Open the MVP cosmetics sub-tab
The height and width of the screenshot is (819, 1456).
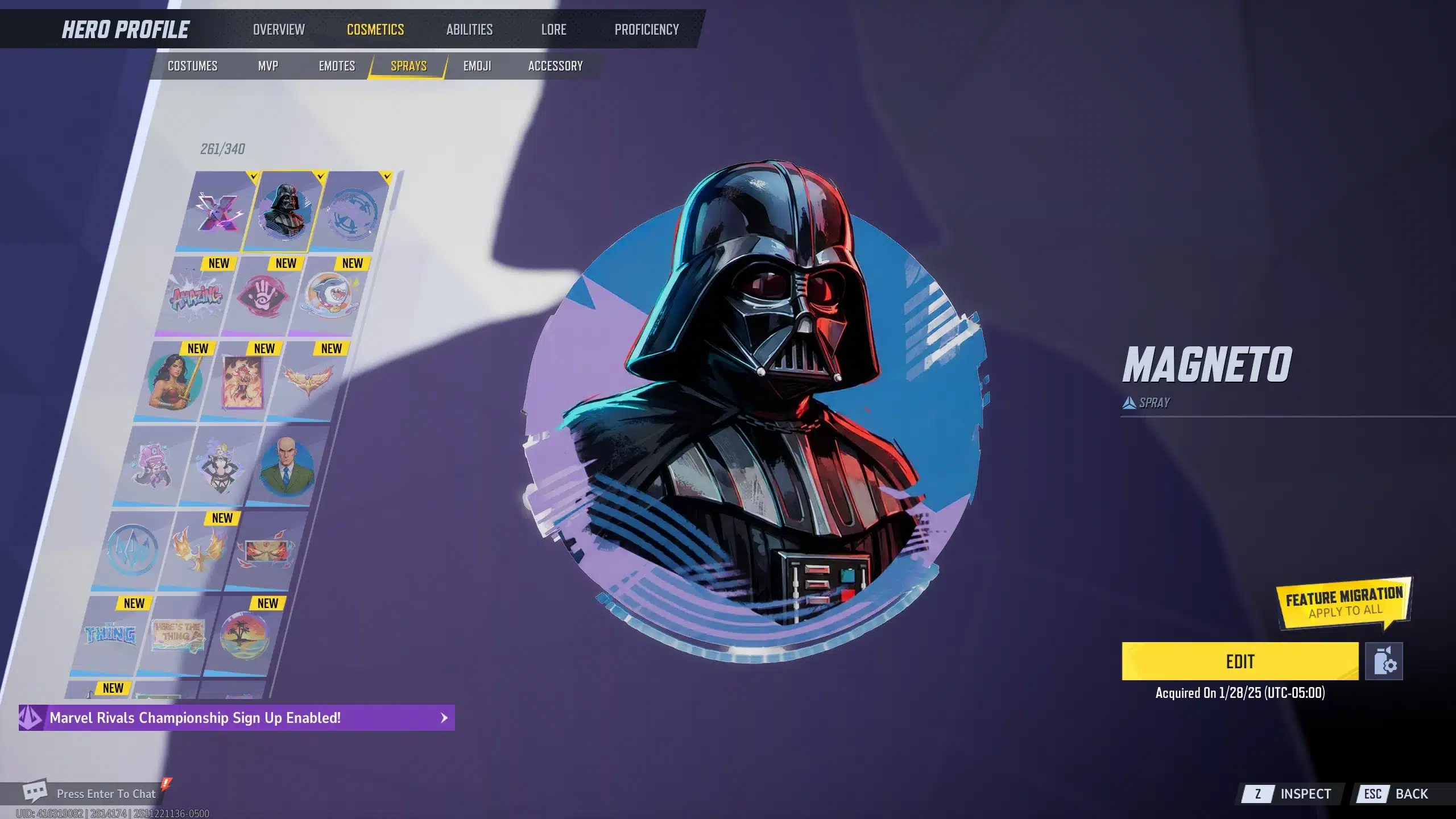[268, 66]
